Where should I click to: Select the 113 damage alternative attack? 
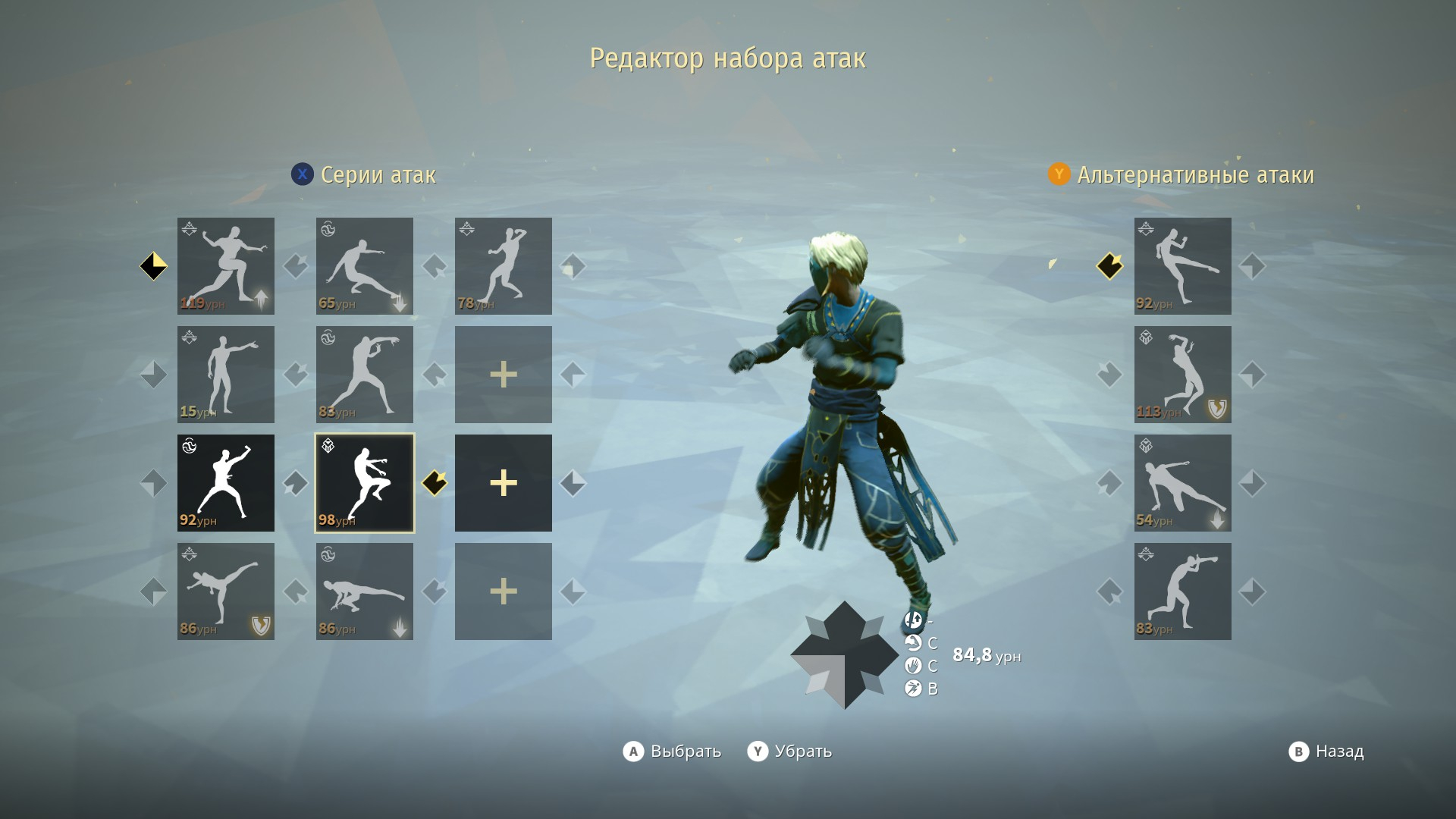1183,375
